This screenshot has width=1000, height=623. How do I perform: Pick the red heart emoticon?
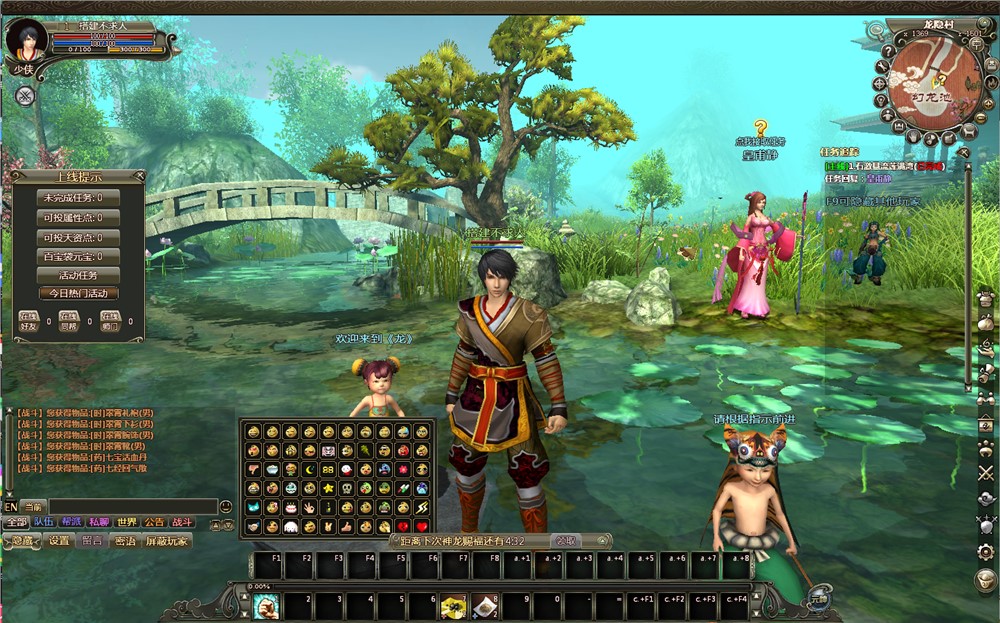pyautogui.click(x=422, y=526)
